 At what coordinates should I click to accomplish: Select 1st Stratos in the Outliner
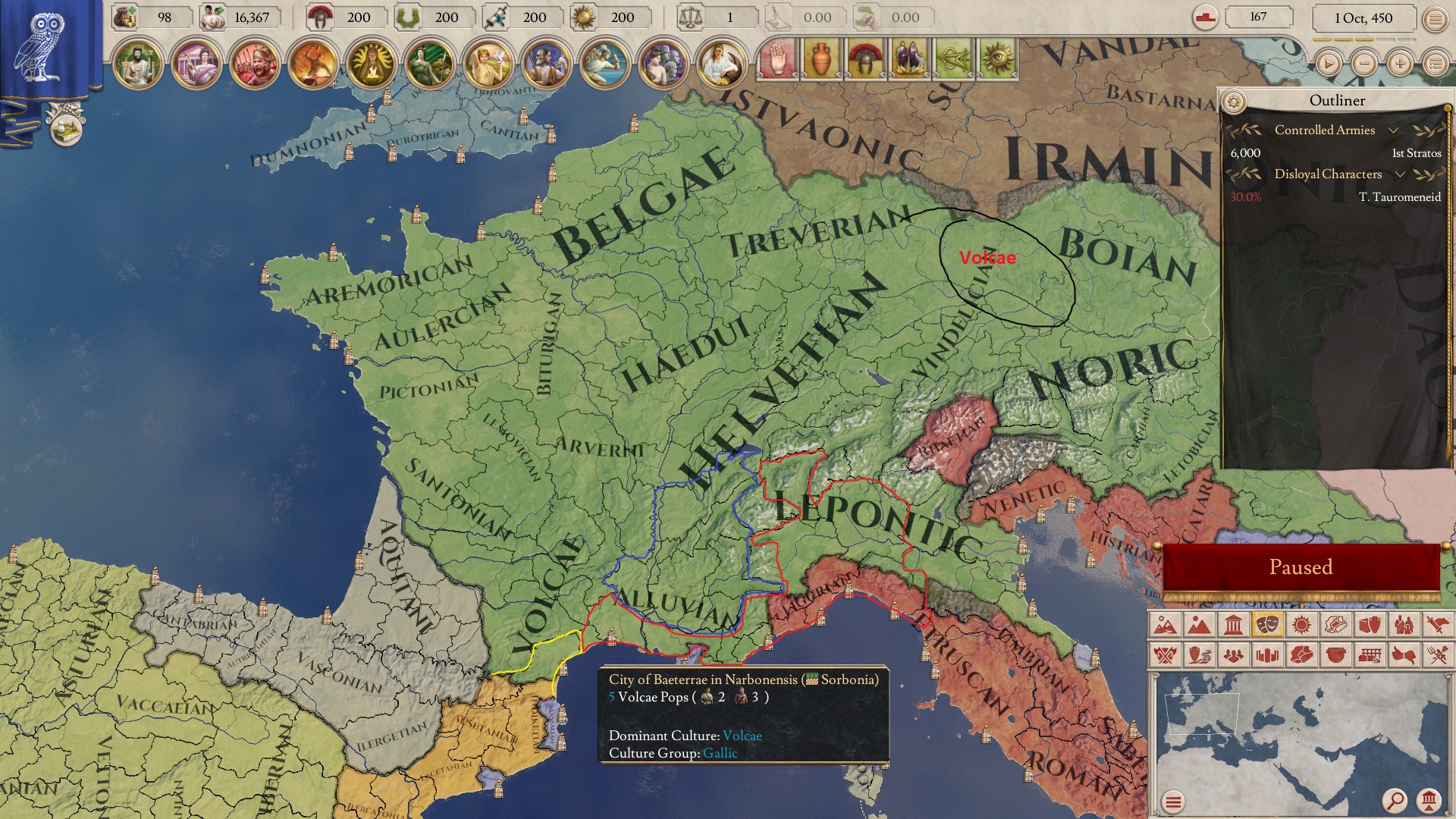click(1417, 153)
